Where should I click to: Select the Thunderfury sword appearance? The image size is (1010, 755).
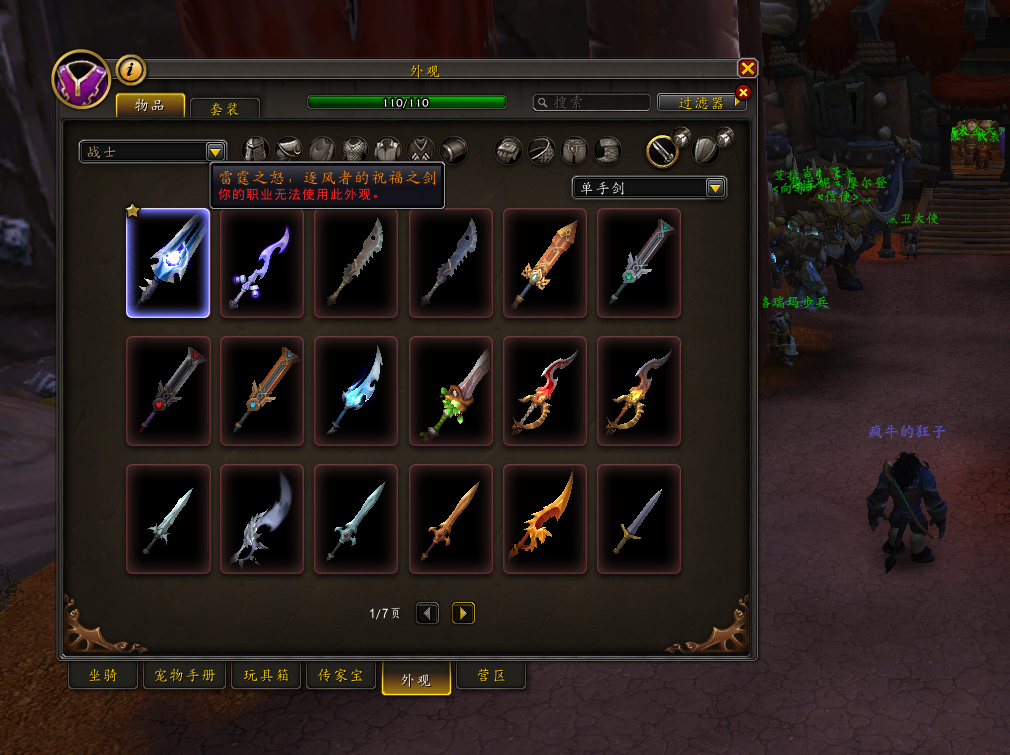coord(168,263)
